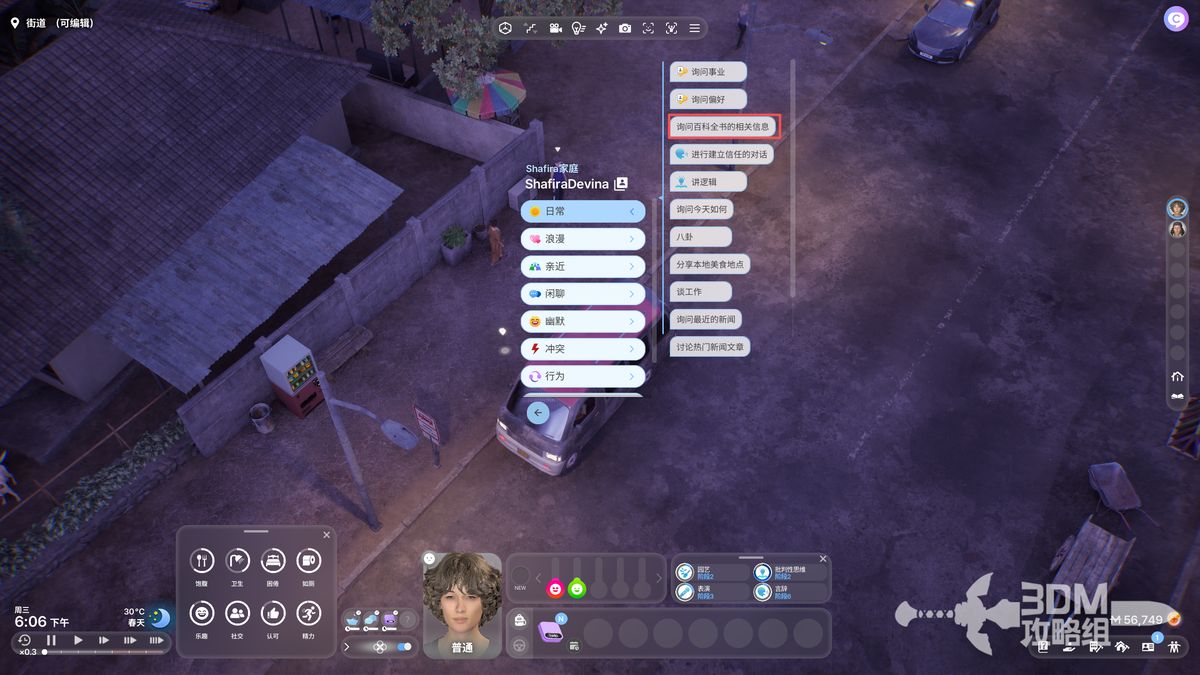
Task: Go back with the round arrow button
Action: (x=538, y=412)
